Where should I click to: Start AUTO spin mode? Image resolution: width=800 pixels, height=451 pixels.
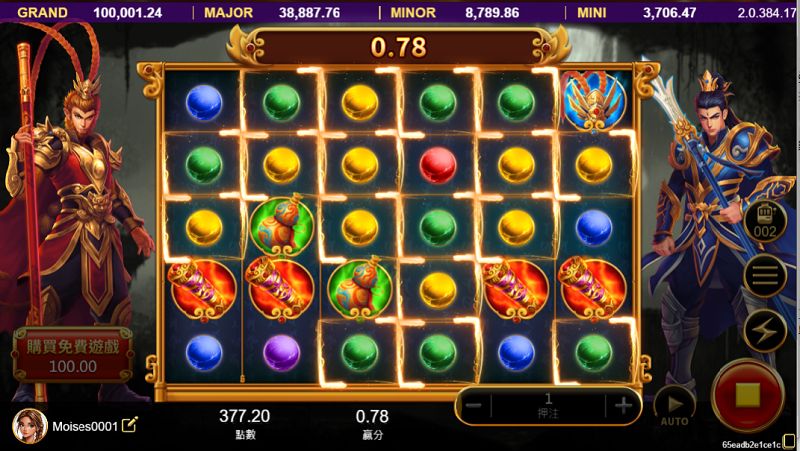674,404
